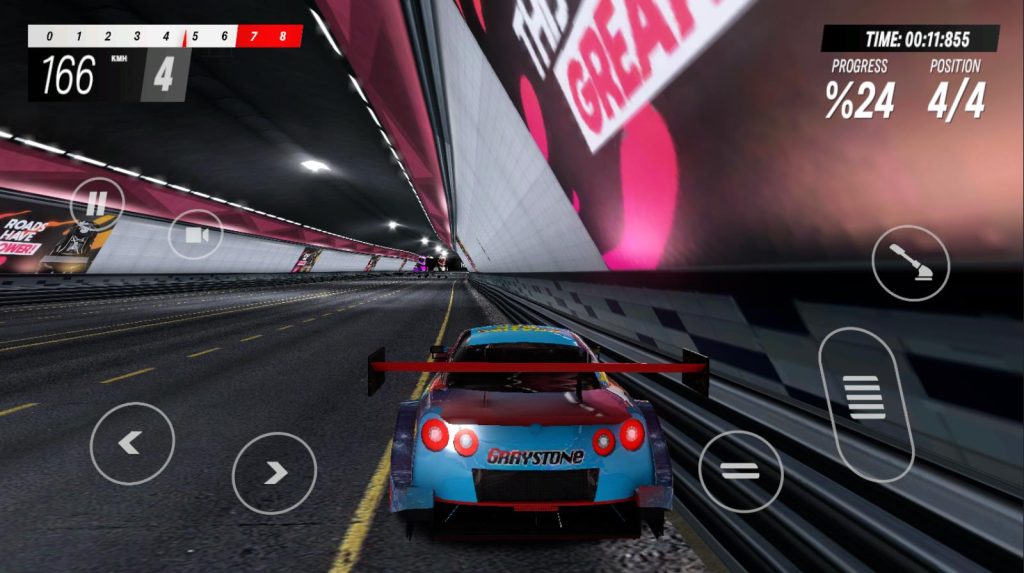Pull the handbrake lever button
This screenshot has height=573, width=1024.
click(x=910, y=264)
